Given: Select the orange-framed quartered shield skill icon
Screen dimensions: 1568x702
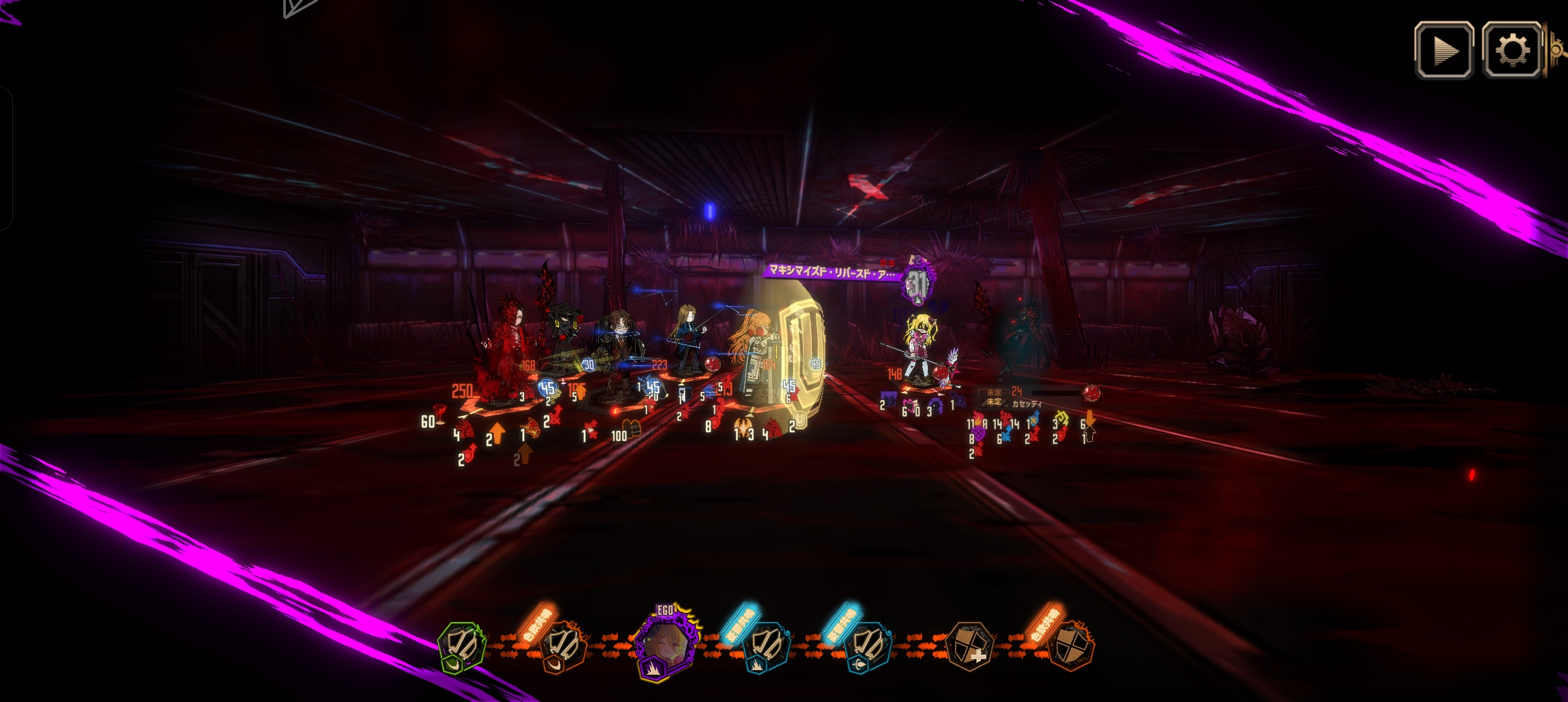Looking at the screenshot, I should pos(1070,646).
